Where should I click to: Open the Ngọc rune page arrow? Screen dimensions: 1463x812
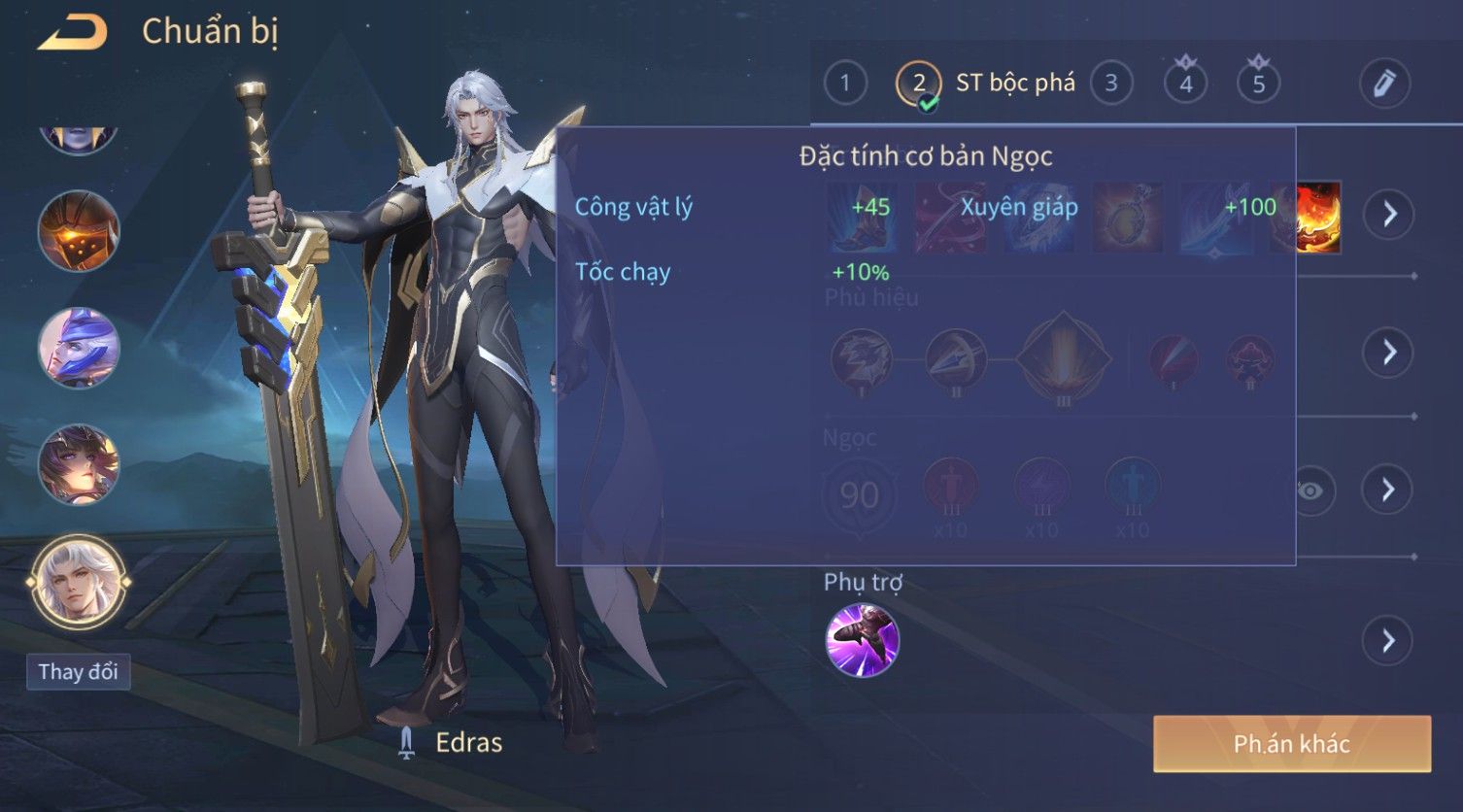[x=1389, y=490]
